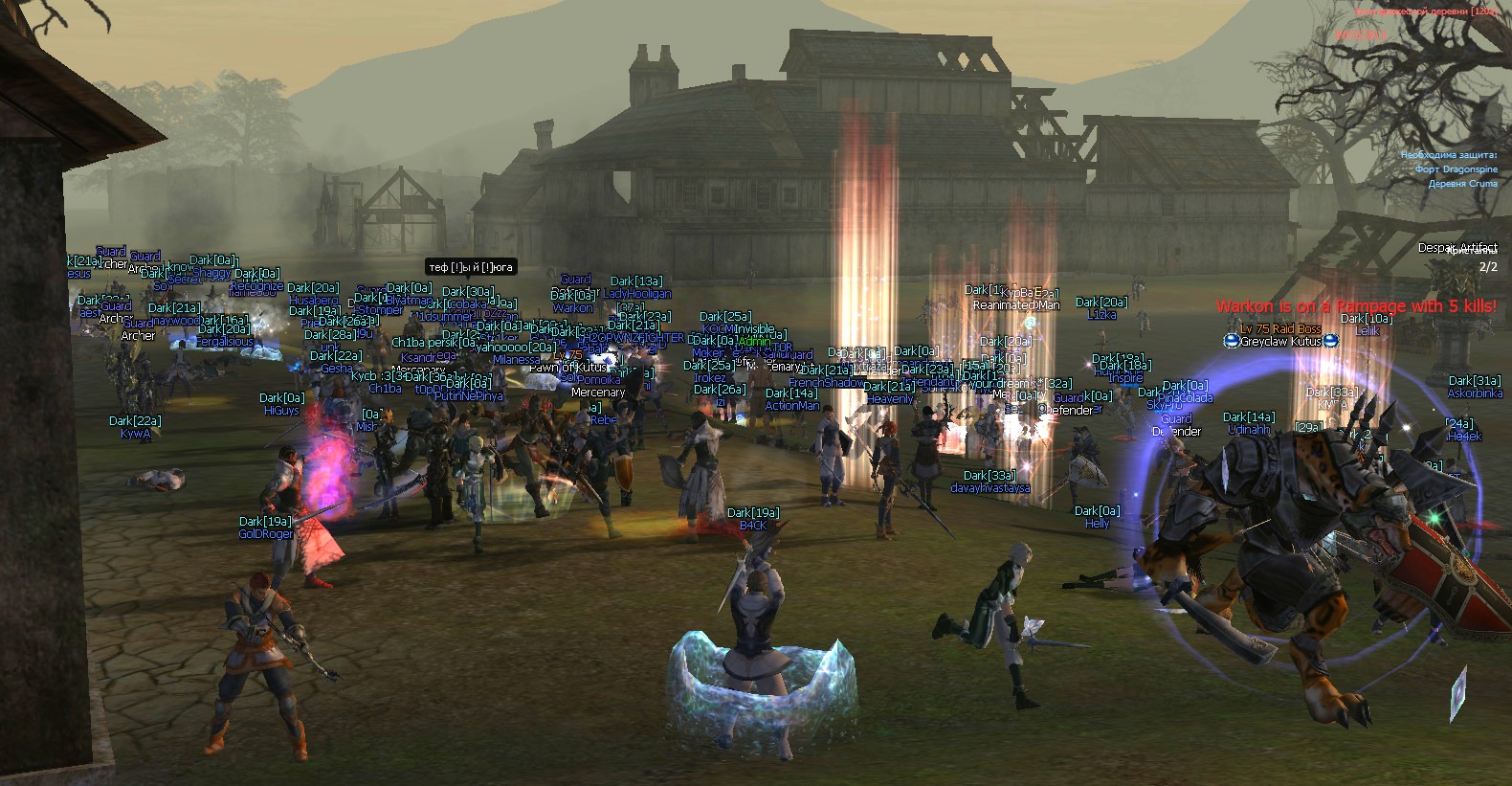Click the Pawn of Kutus nameplate
Viewport: 1512px width, 786px height.
coord(569,367)
